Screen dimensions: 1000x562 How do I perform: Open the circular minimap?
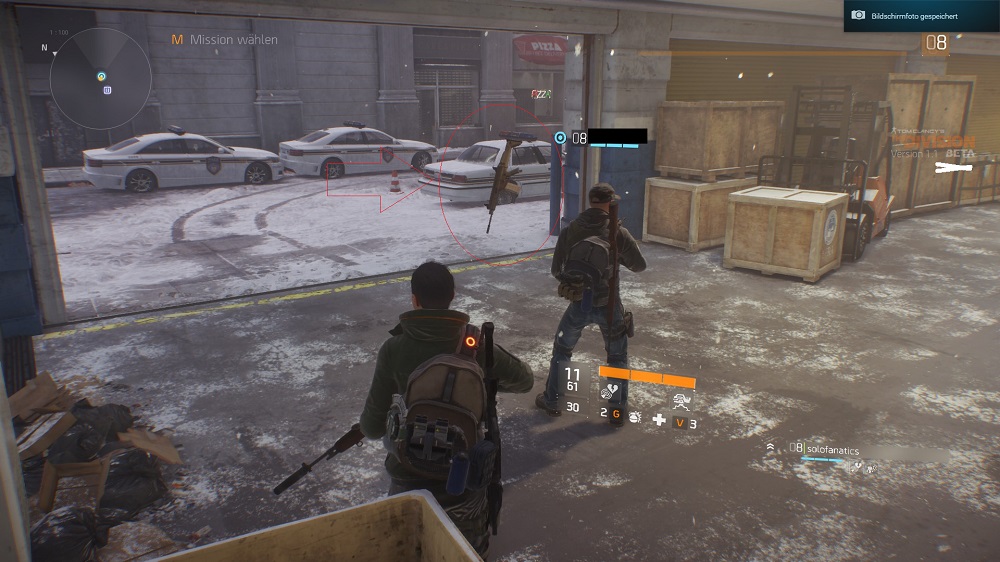pyautogui.click(x=100, y=77)
